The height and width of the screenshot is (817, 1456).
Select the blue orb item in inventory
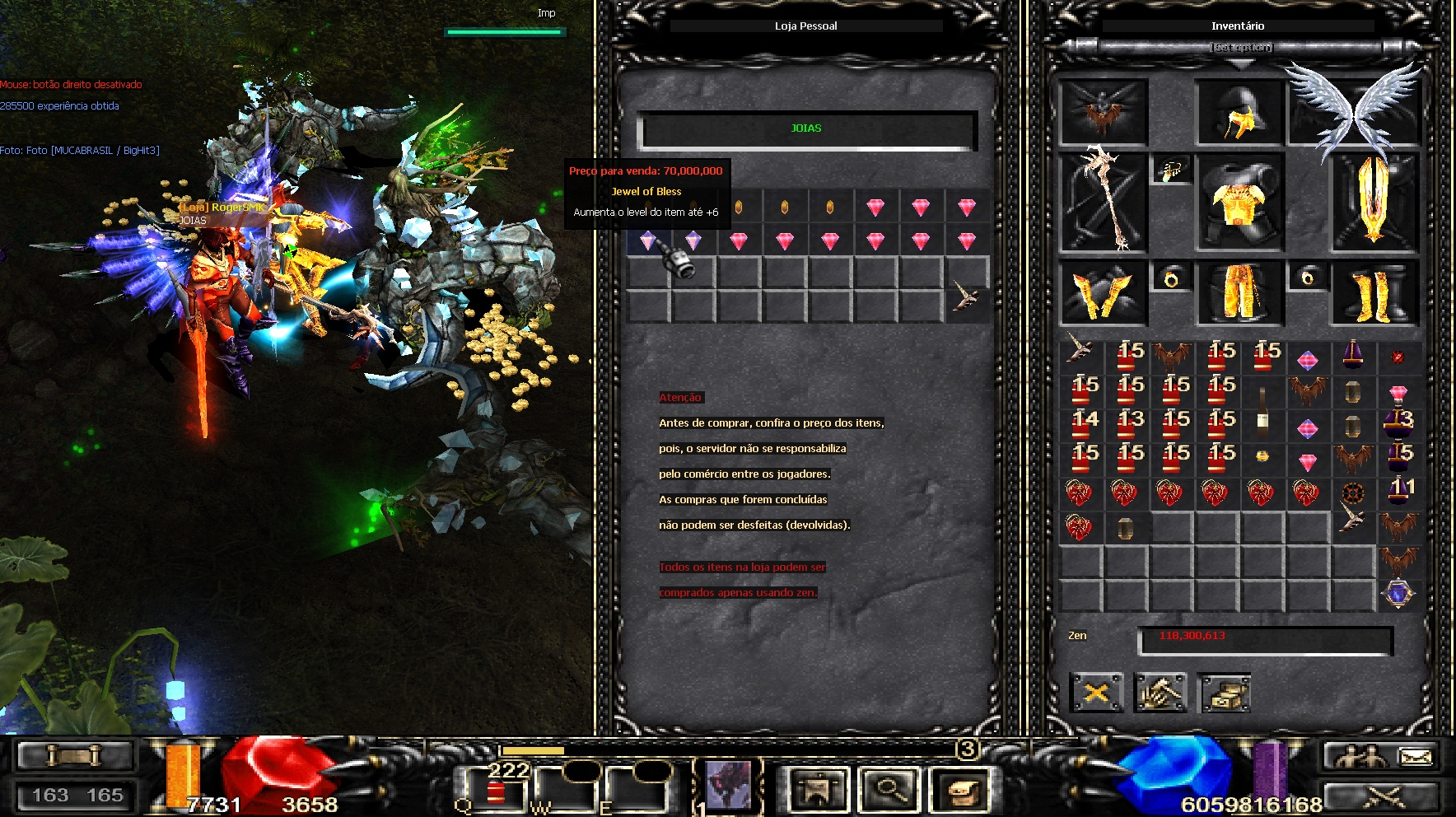1398,593
